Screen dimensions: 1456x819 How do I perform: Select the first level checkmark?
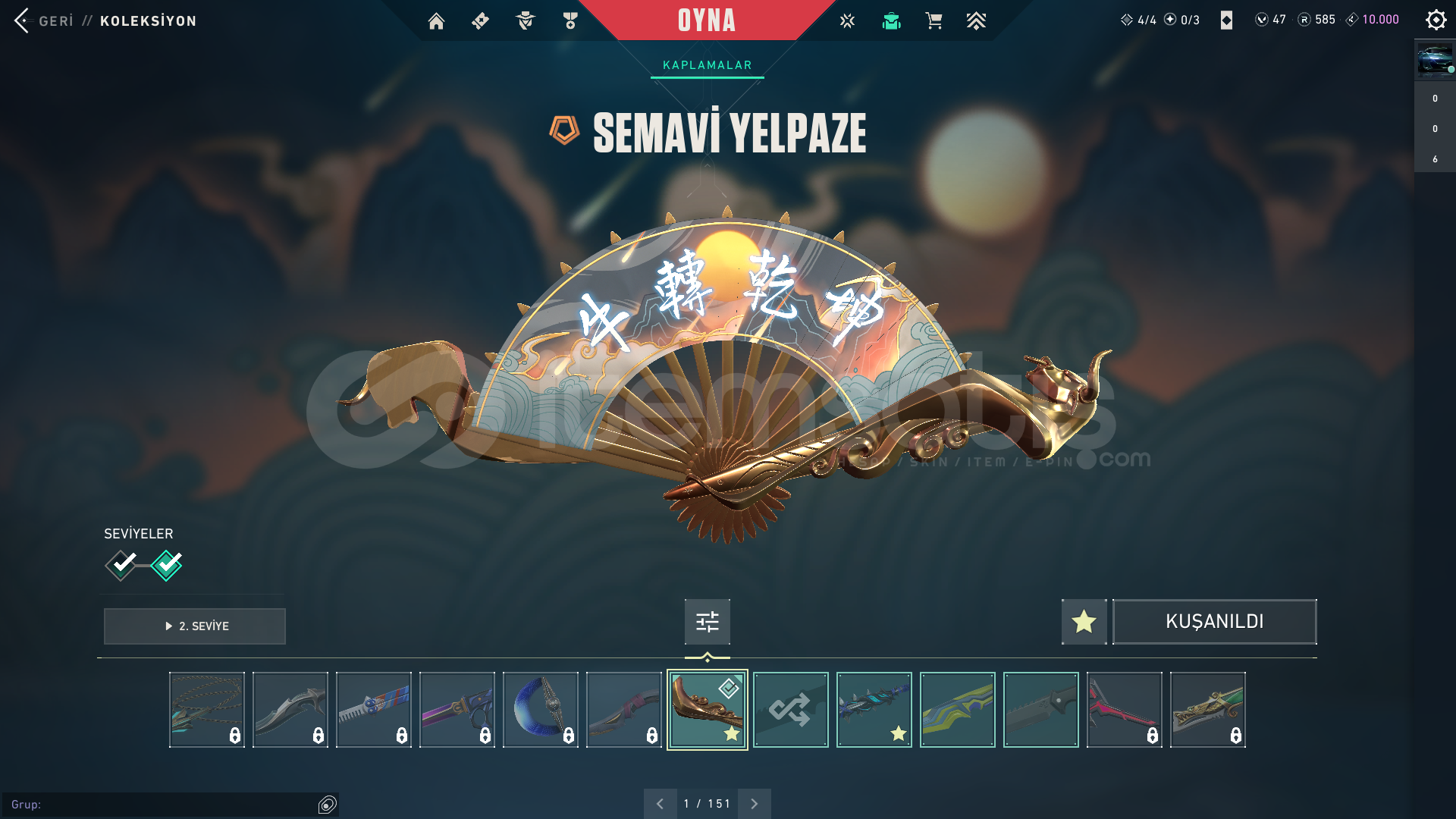point(121,565)
